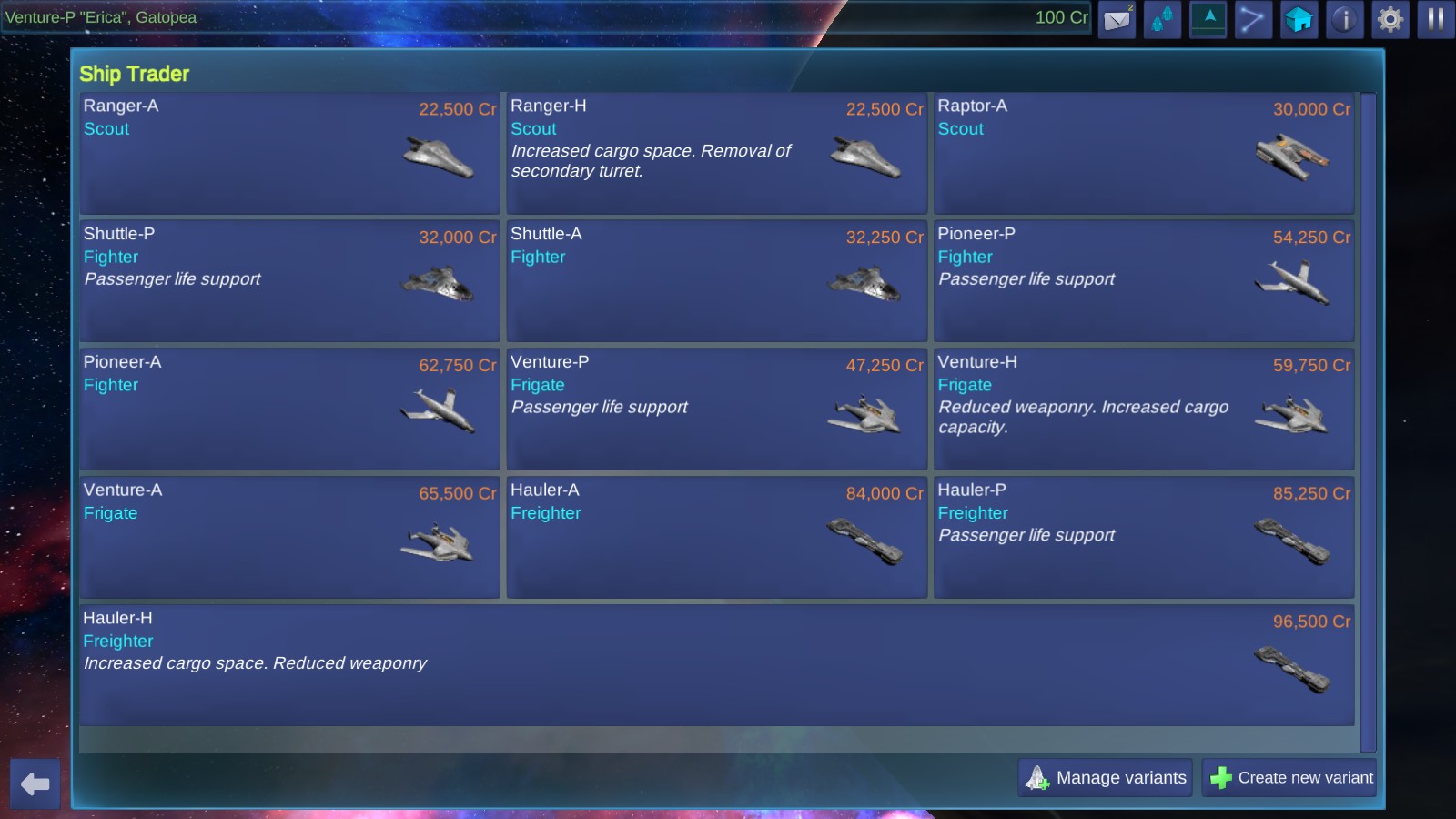Pause the game
1456x819 pixels.
pos(1435,19)
